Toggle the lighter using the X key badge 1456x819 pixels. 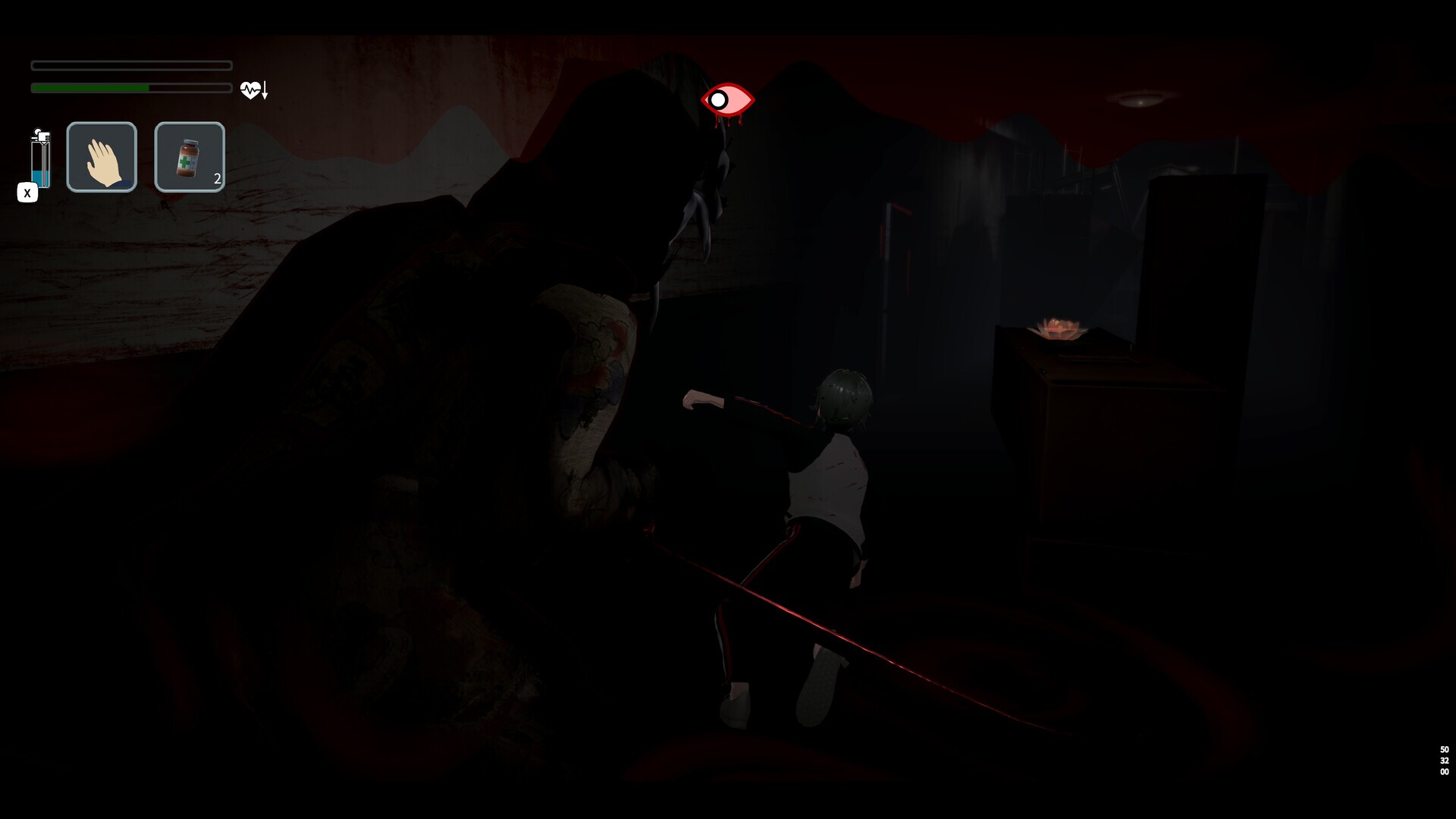click(x=27, y=193)
